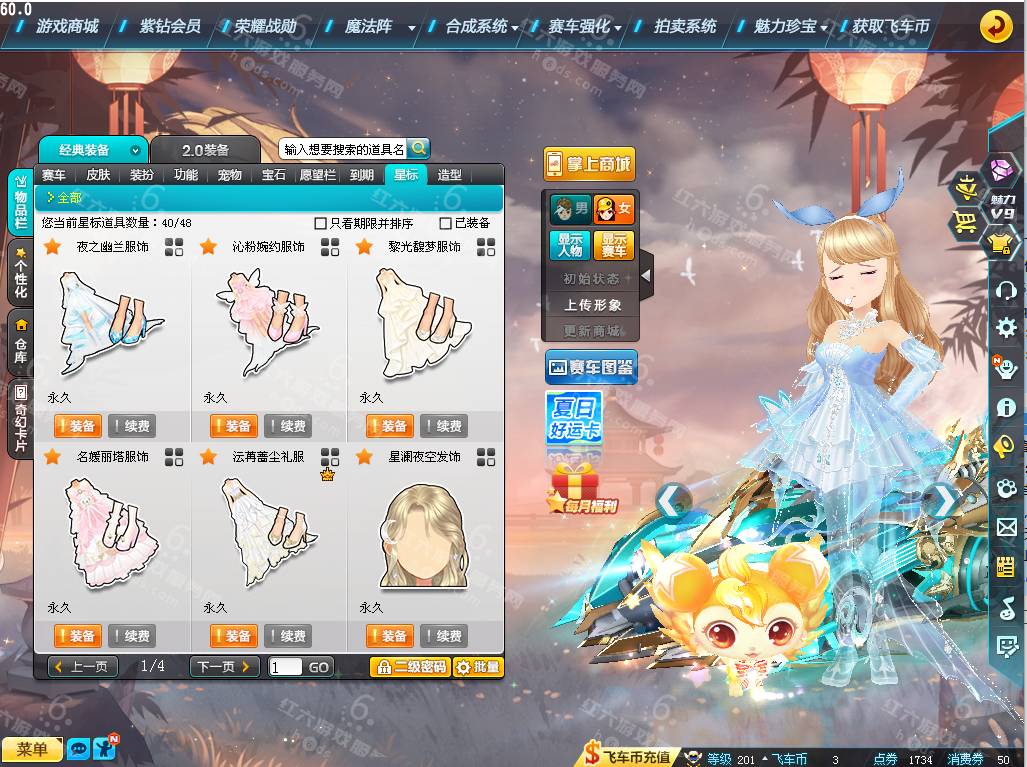Click the item search input field
This screenshot has width=1027, height=767.
pos(344,150)
